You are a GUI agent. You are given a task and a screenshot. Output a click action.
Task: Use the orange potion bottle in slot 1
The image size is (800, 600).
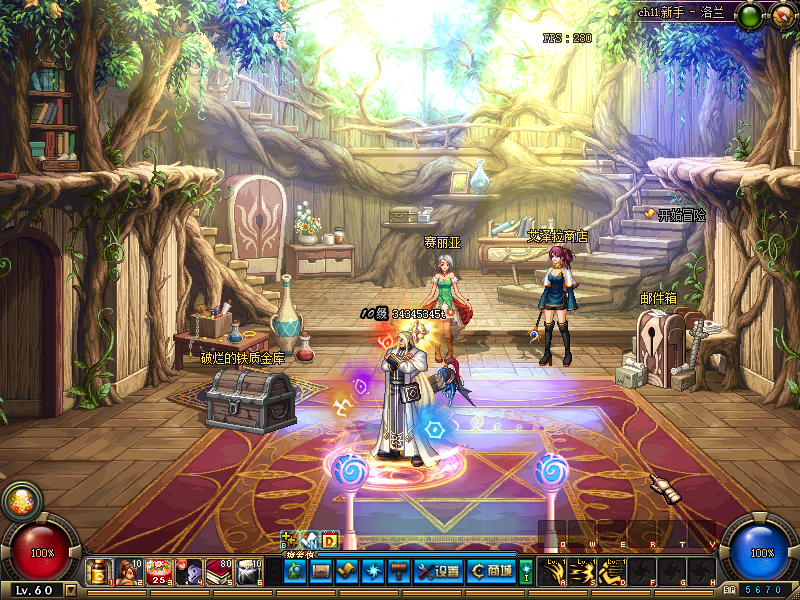click(x=99, y=571)
